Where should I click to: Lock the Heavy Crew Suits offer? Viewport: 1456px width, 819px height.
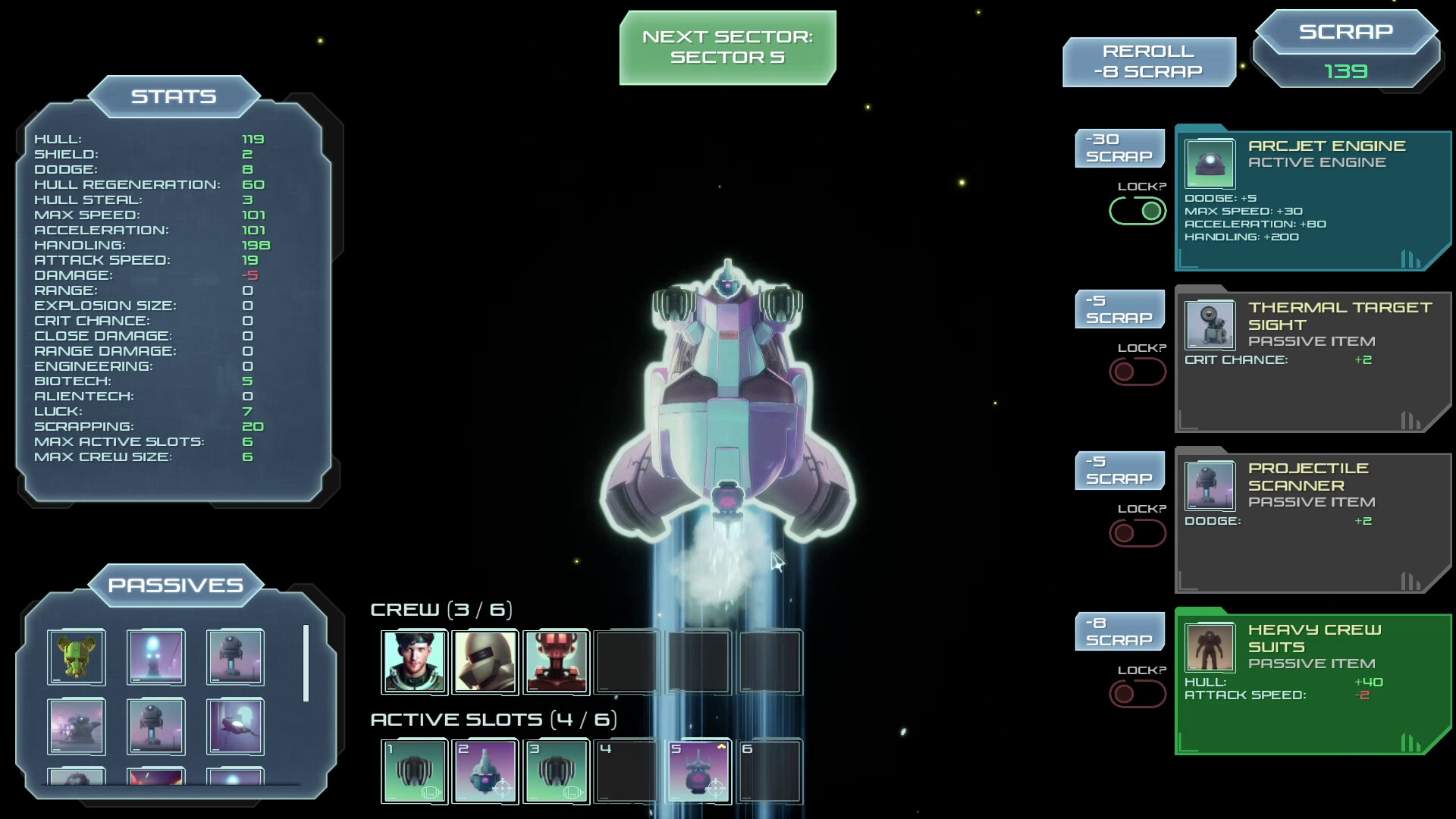tap(1137, 694)
